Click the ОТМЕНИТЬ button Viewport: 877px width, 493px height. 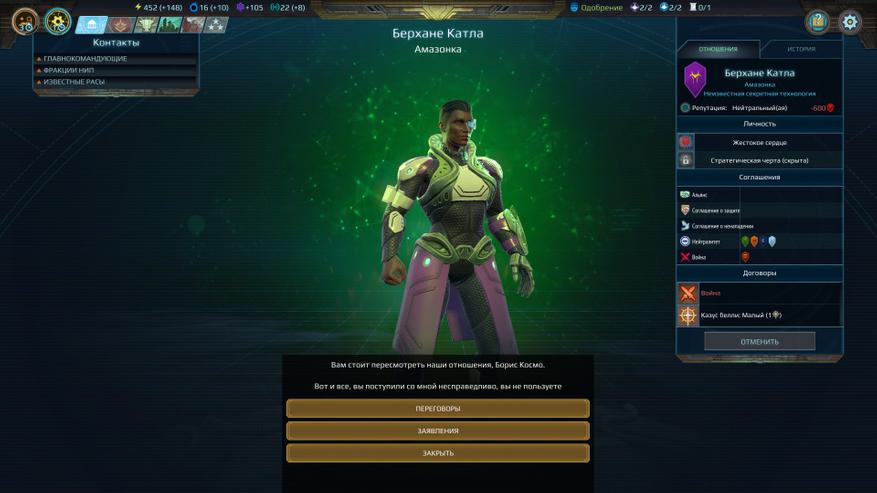[x=759, y=341]
